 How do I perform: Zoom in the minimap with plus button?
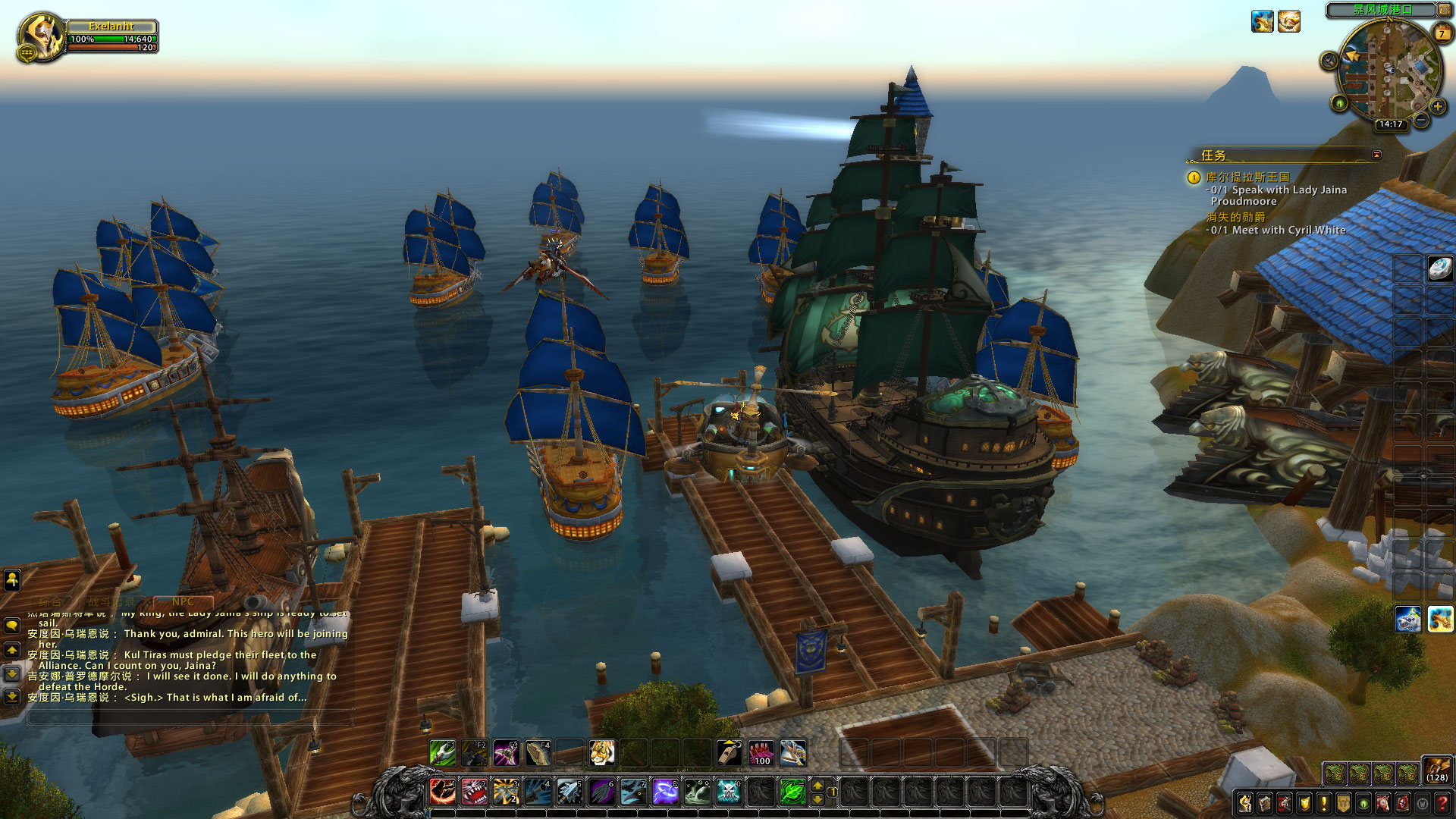click(x=1438, y=106)
